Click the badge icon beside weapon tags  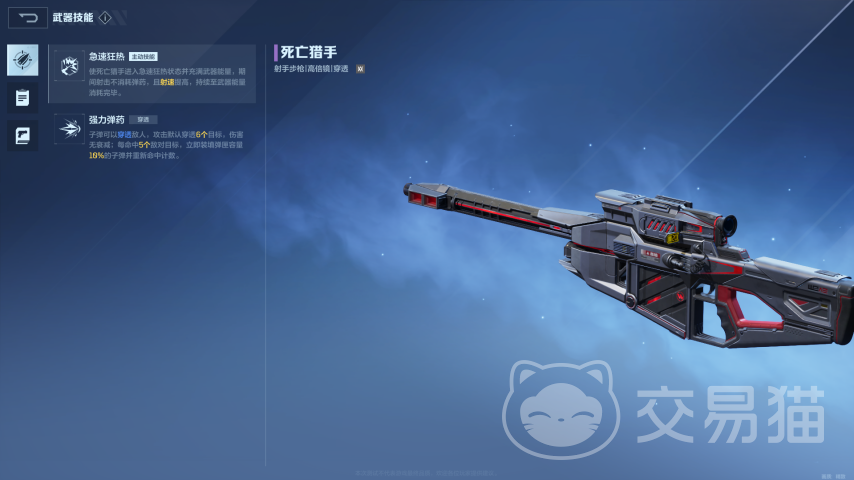pyautogui.click(x=360, y=69)
